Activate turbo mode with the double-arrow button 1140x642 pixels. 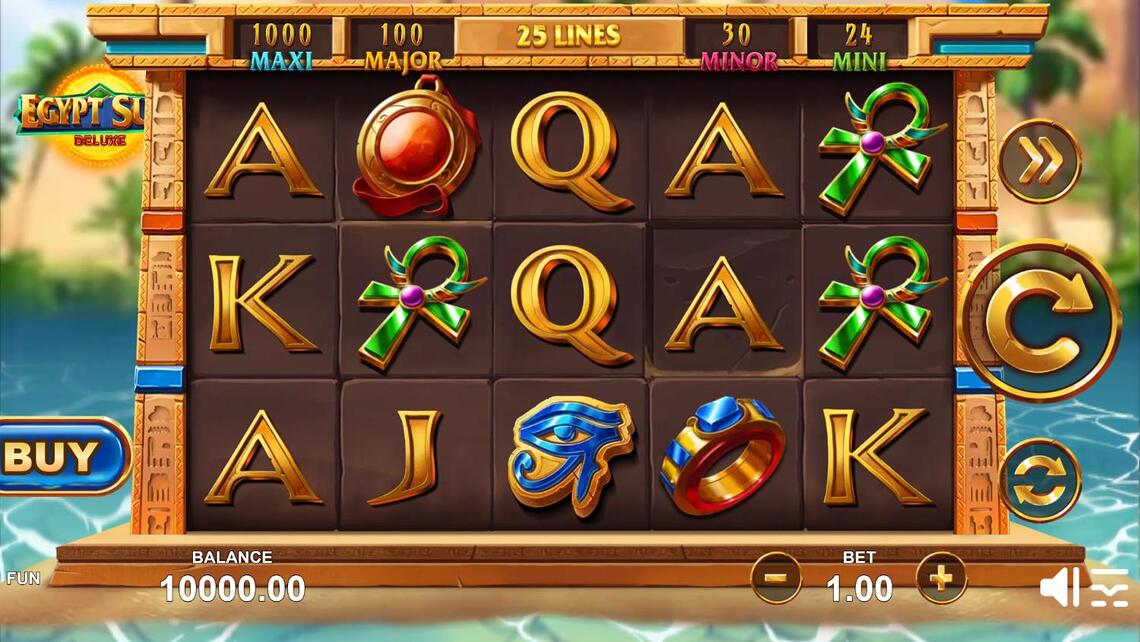point(1040,162)
